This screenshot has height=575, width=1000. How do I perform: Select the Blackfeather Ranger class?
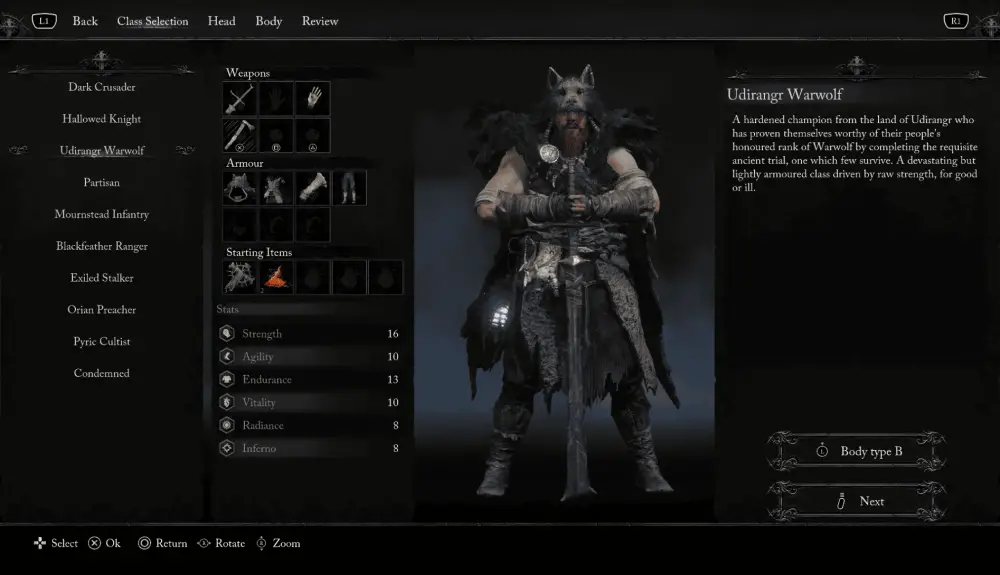pyautogui.click(x=102, y=246)
